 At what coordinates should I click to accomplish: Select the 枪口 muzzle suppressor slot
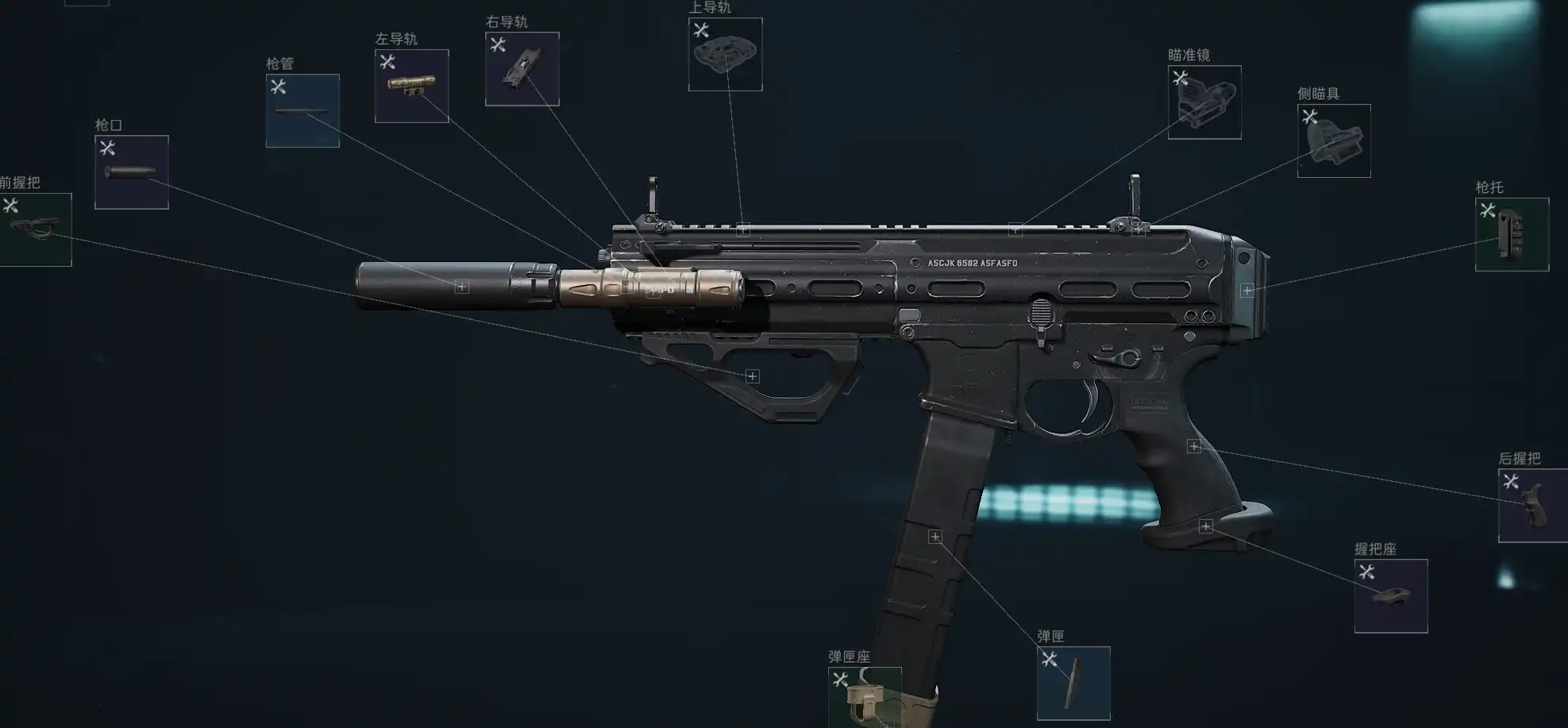pyautogui.click(x=131, y=172)
